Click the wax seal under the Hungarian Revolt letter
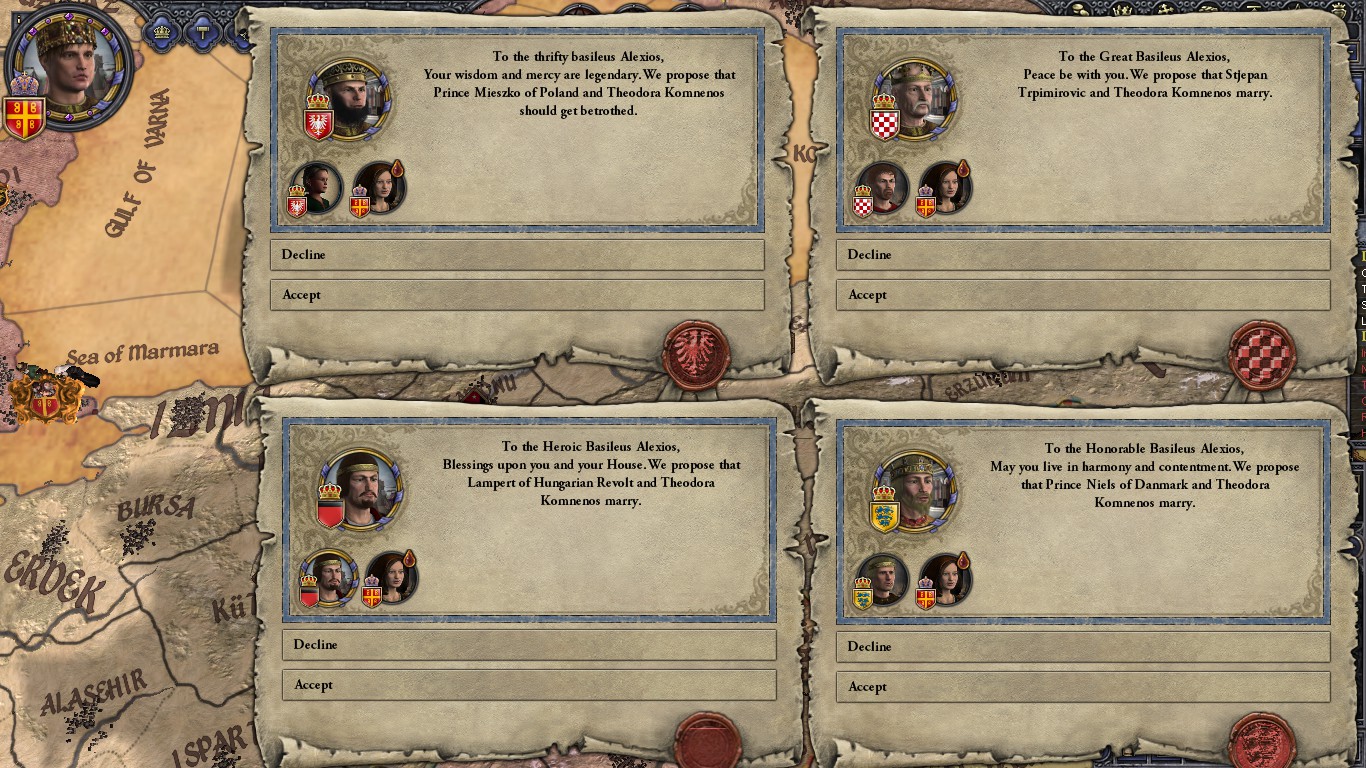This screenshot has height=768, width=1366. click(x=710, y=740)
